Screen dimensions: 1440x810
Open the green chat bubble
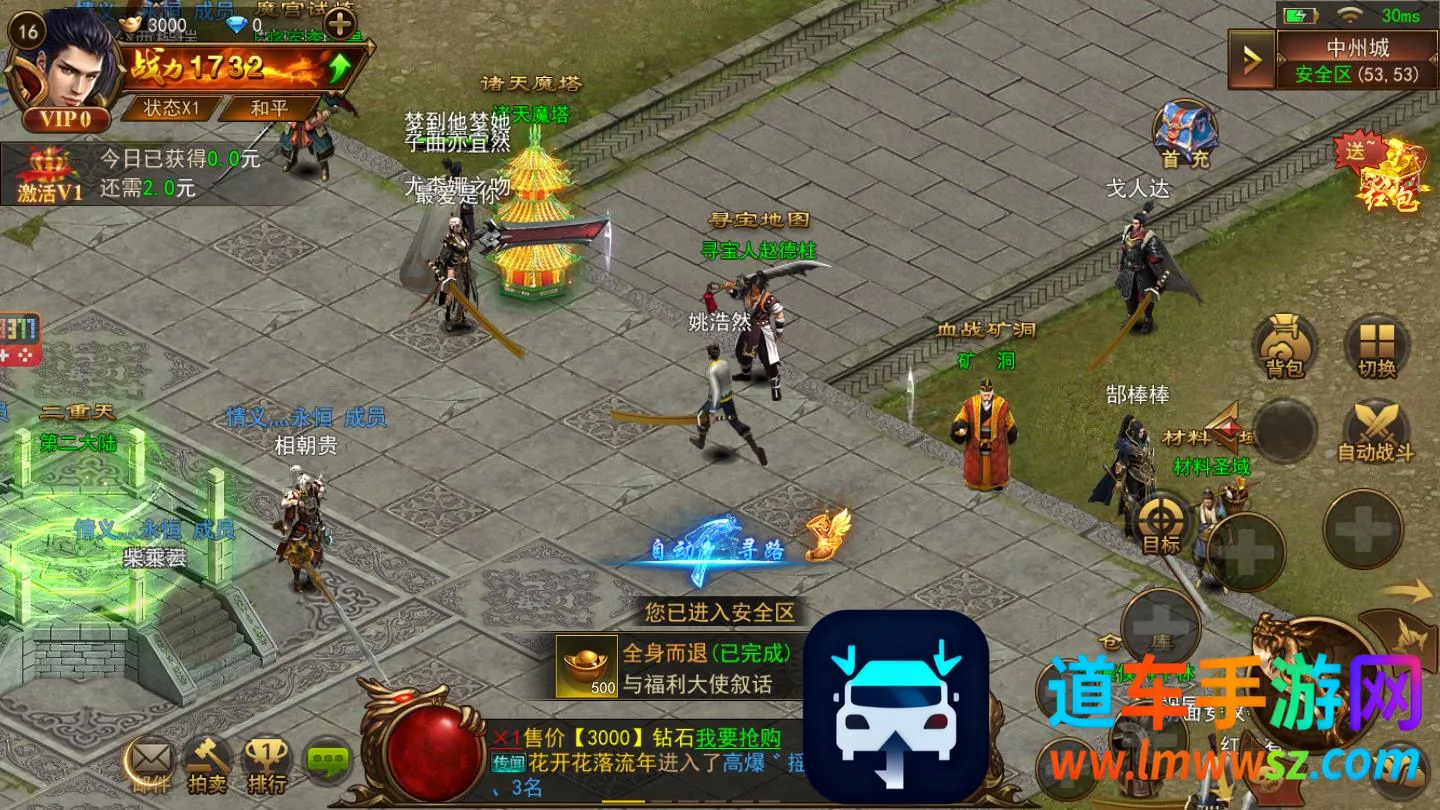(327, 763)
